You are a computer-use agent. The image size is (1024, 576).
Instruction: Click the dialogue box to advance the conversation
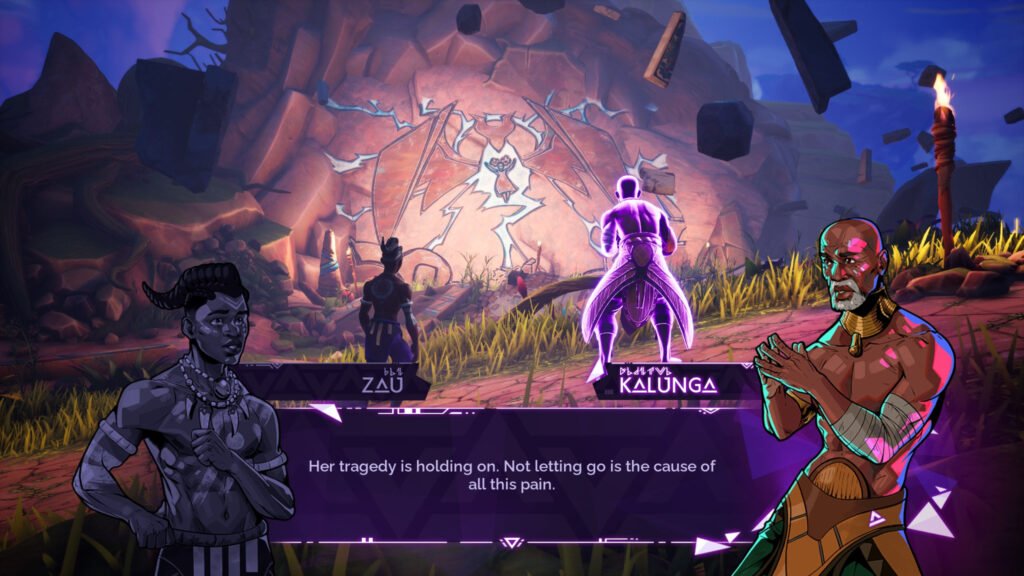click(512, 475)
